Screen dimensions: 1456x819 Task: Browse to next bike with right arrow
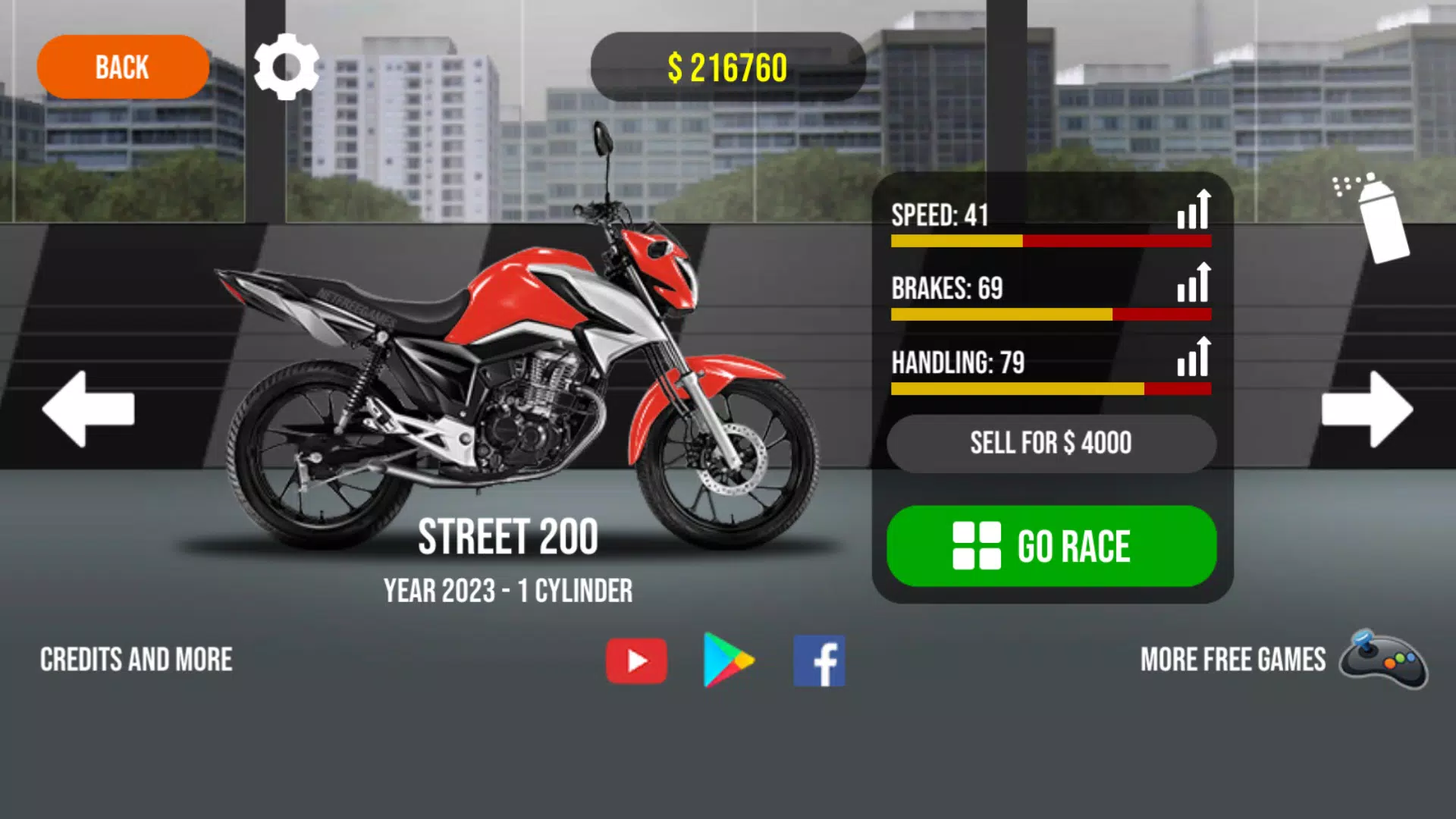pyautogui.click(x=1363, y=409)
